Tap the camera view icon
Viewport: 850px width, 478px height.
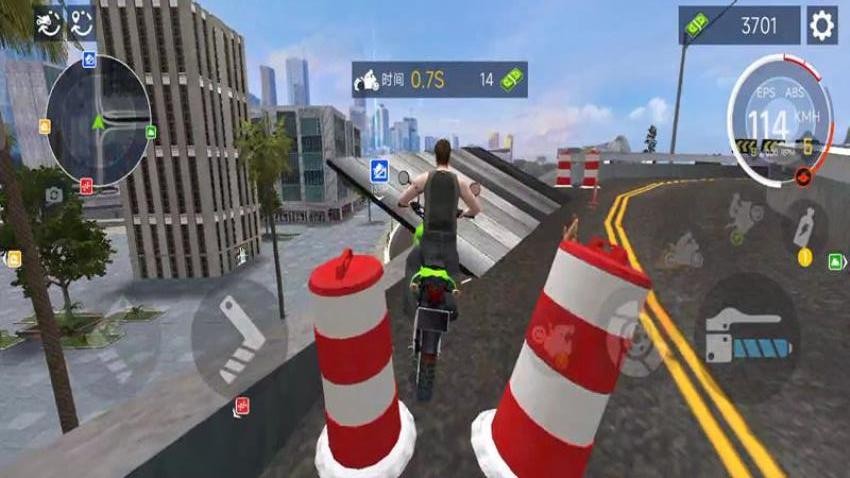pyautogui.click(x=54, y=195)
